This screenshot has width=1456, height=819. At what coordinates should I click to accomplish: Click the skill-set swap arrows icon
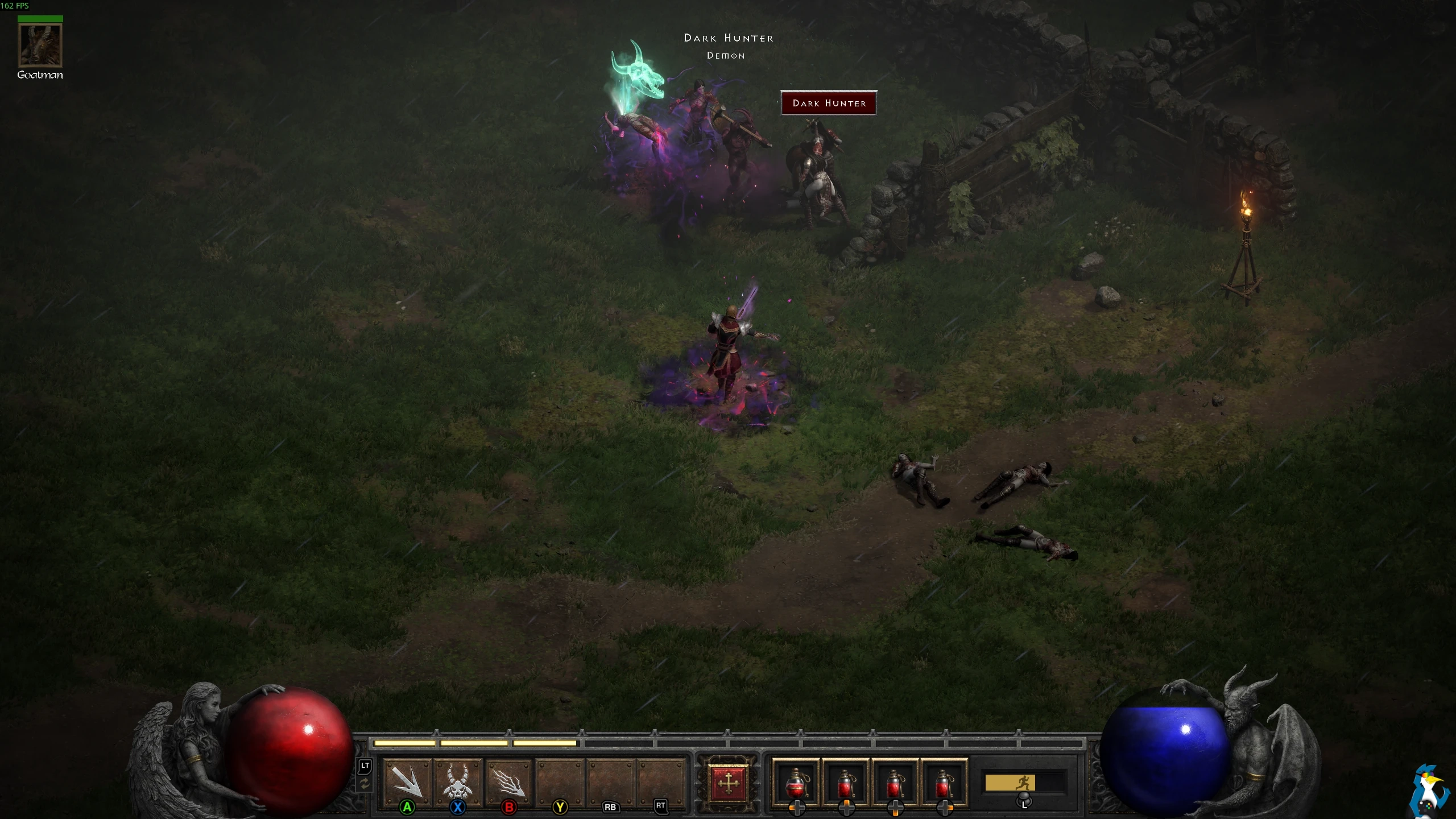pyautogui.click(x=365, y=784)
